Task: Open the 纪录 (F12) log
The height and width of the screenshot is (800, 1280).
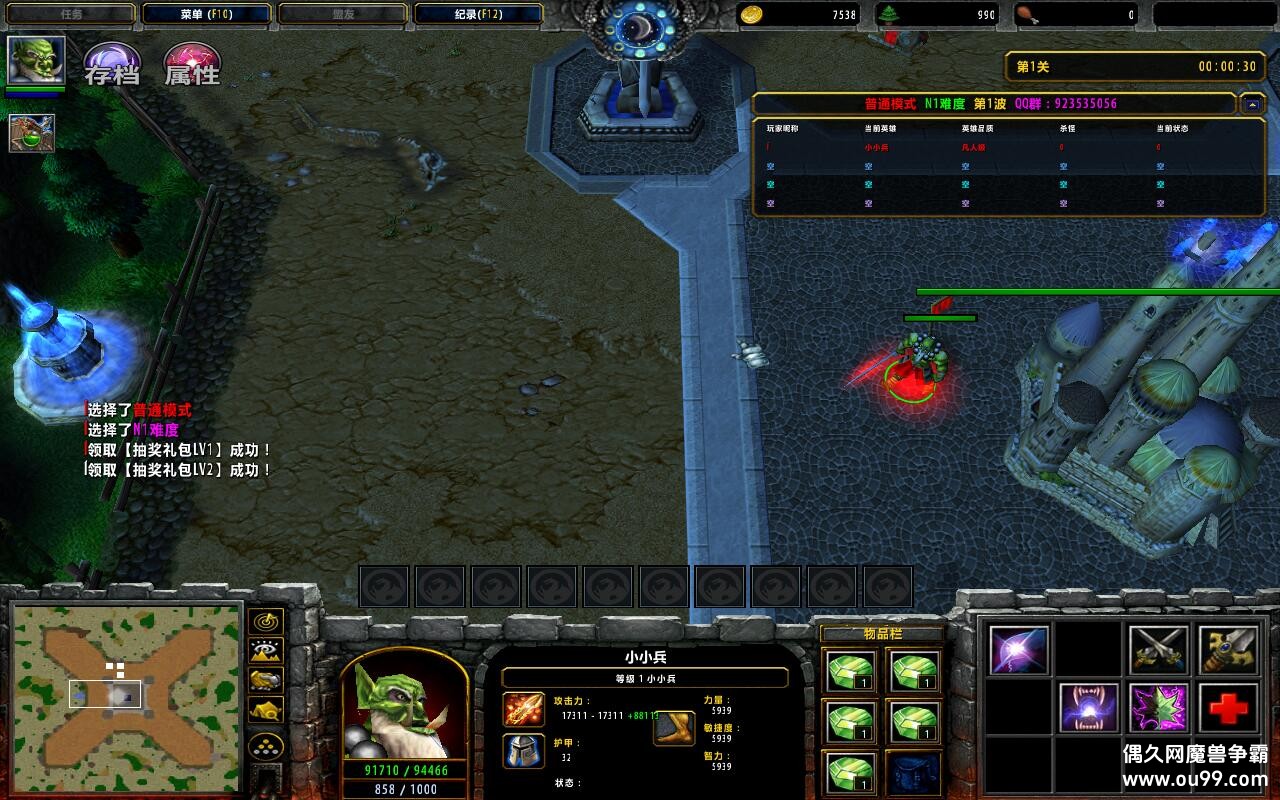Action: 478,14
